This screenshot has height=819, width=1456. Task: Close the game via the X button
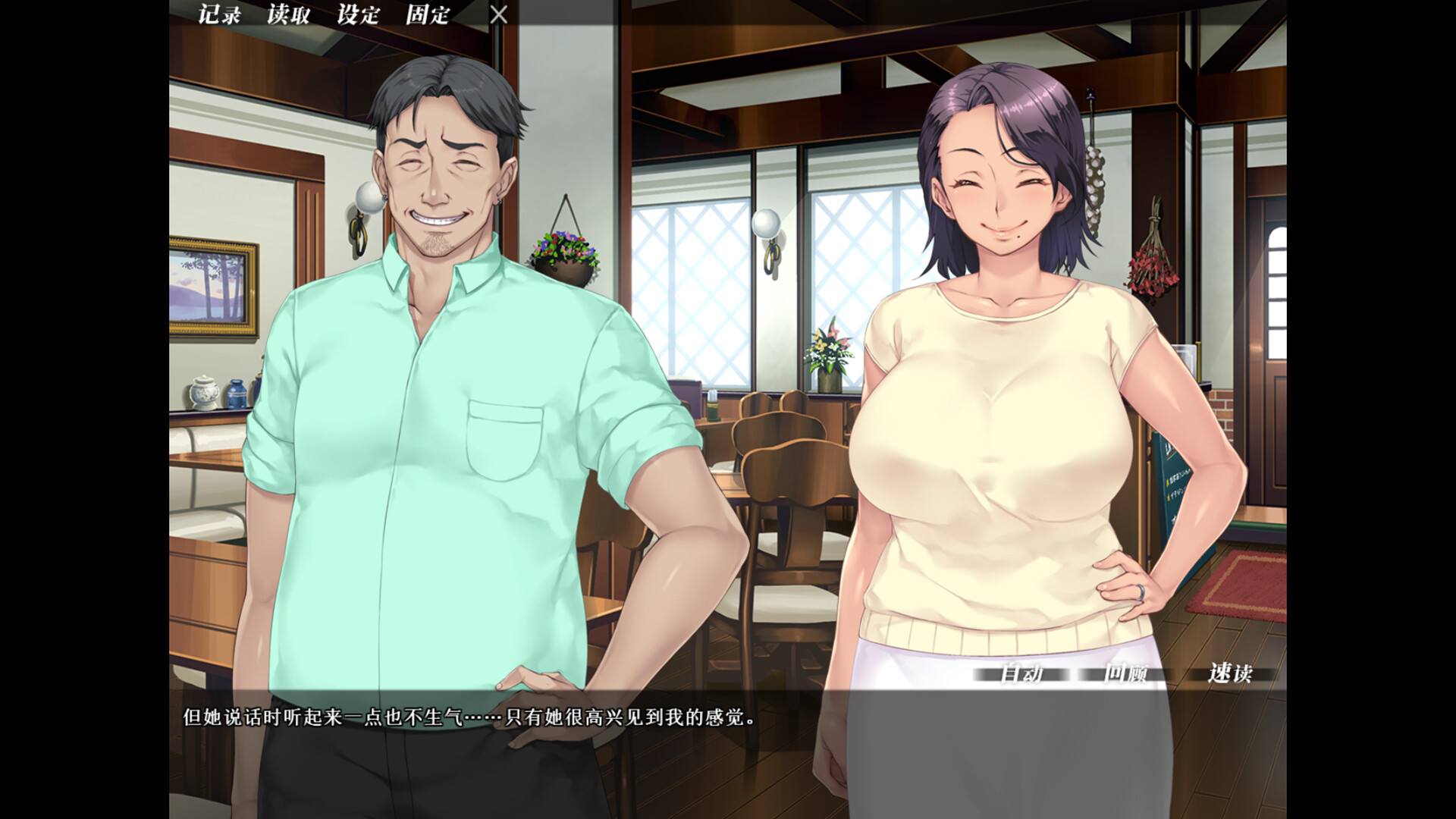[x=499, y=14]
